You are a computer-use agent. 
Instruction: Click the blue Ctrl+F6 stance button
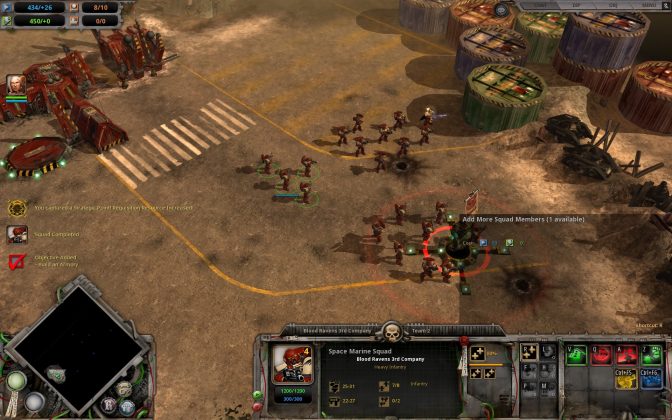[653, 376]
